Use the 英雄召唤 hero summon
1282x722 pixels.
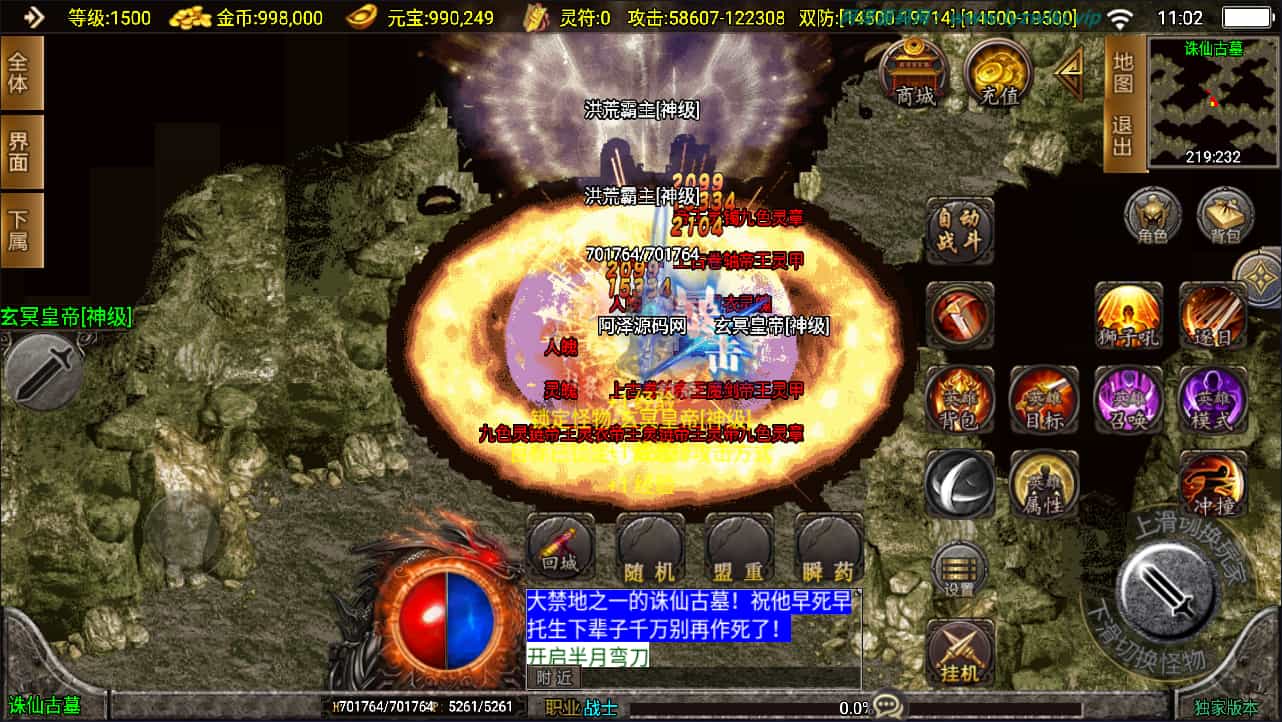click(x=1129, y=399)
